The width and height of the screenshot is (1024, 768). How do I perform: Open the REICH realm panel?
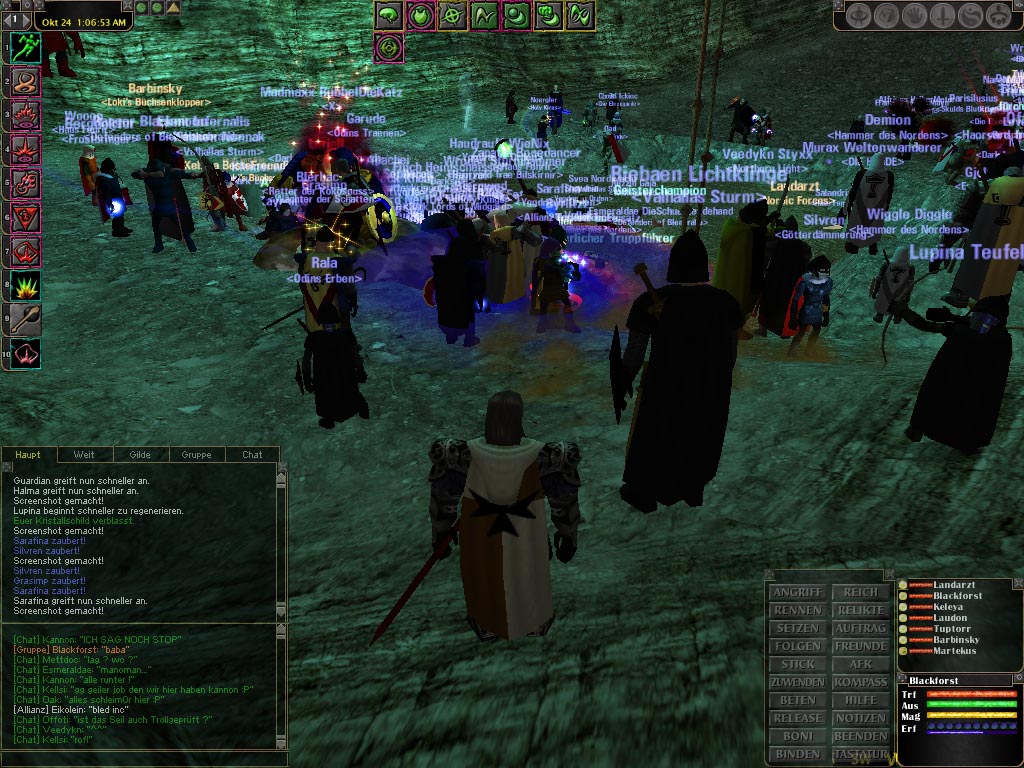[860, 592]
